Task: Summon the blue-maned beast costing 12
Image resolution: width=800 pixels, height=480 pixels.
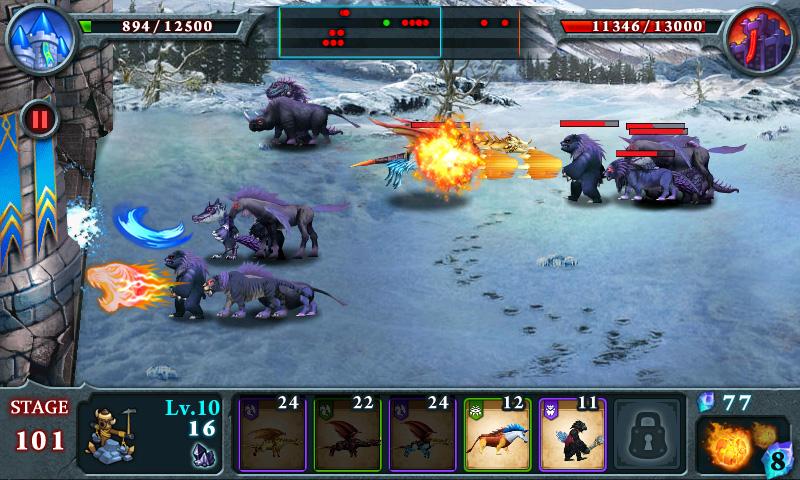Action: (x=497, y=435)
